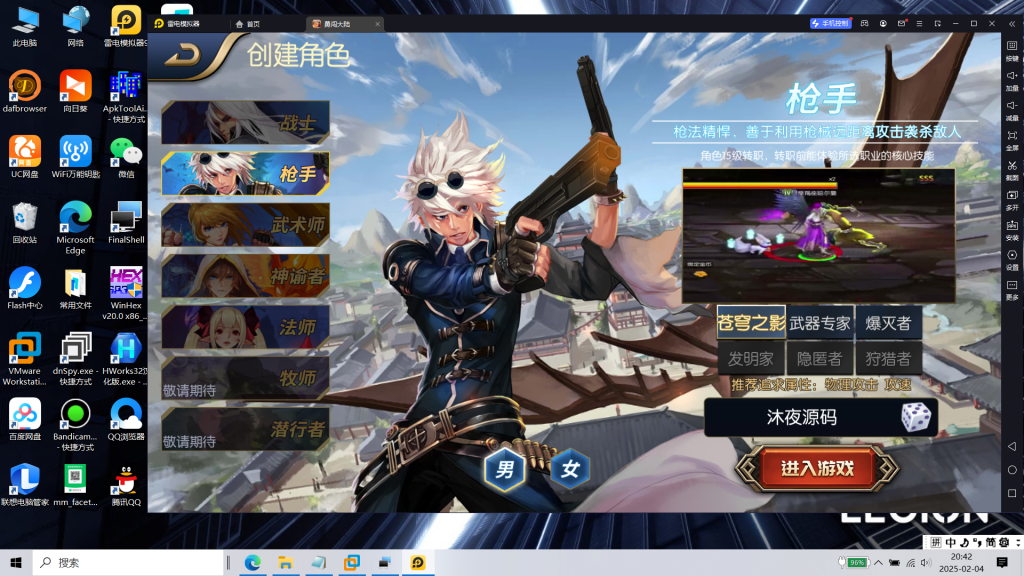
Task: Select the 战士 warrior class
Action: point(246,123)
